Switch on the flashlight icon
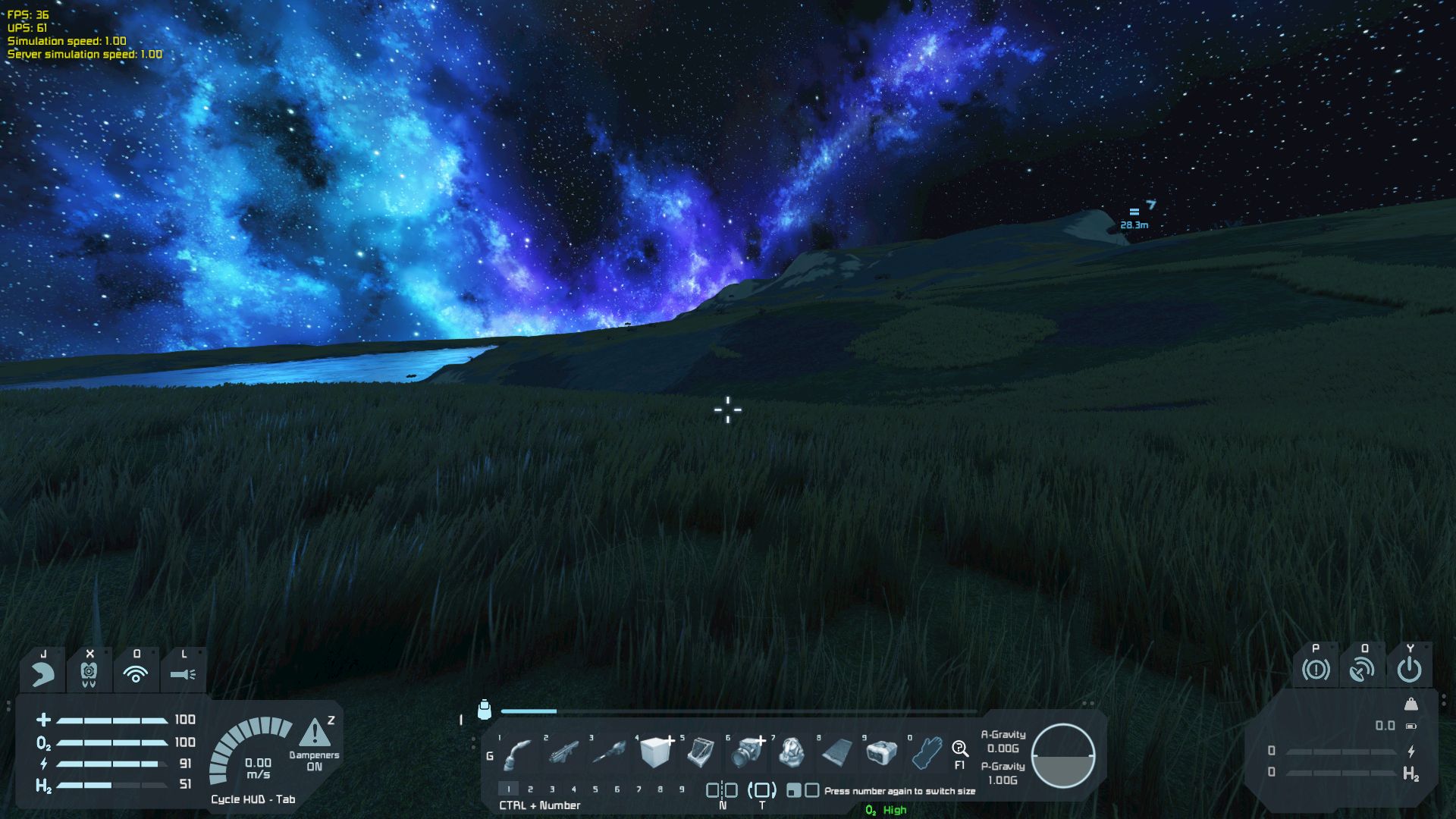Viewport: 1456px width, 819px height. (183, 673)
